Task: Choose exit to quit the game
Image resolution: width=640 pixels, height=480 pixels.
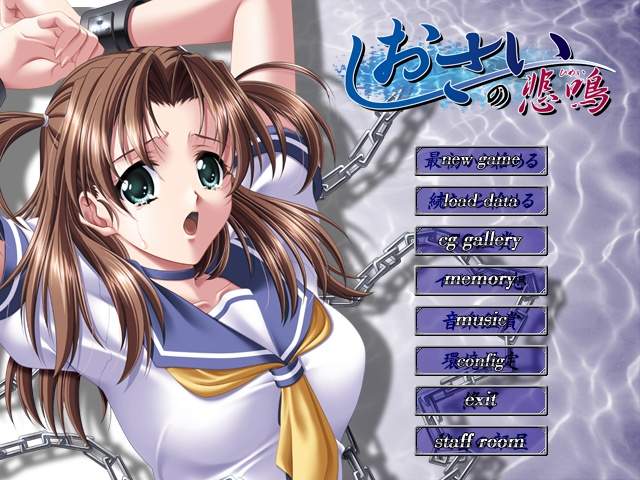Action: pos(481,400)
